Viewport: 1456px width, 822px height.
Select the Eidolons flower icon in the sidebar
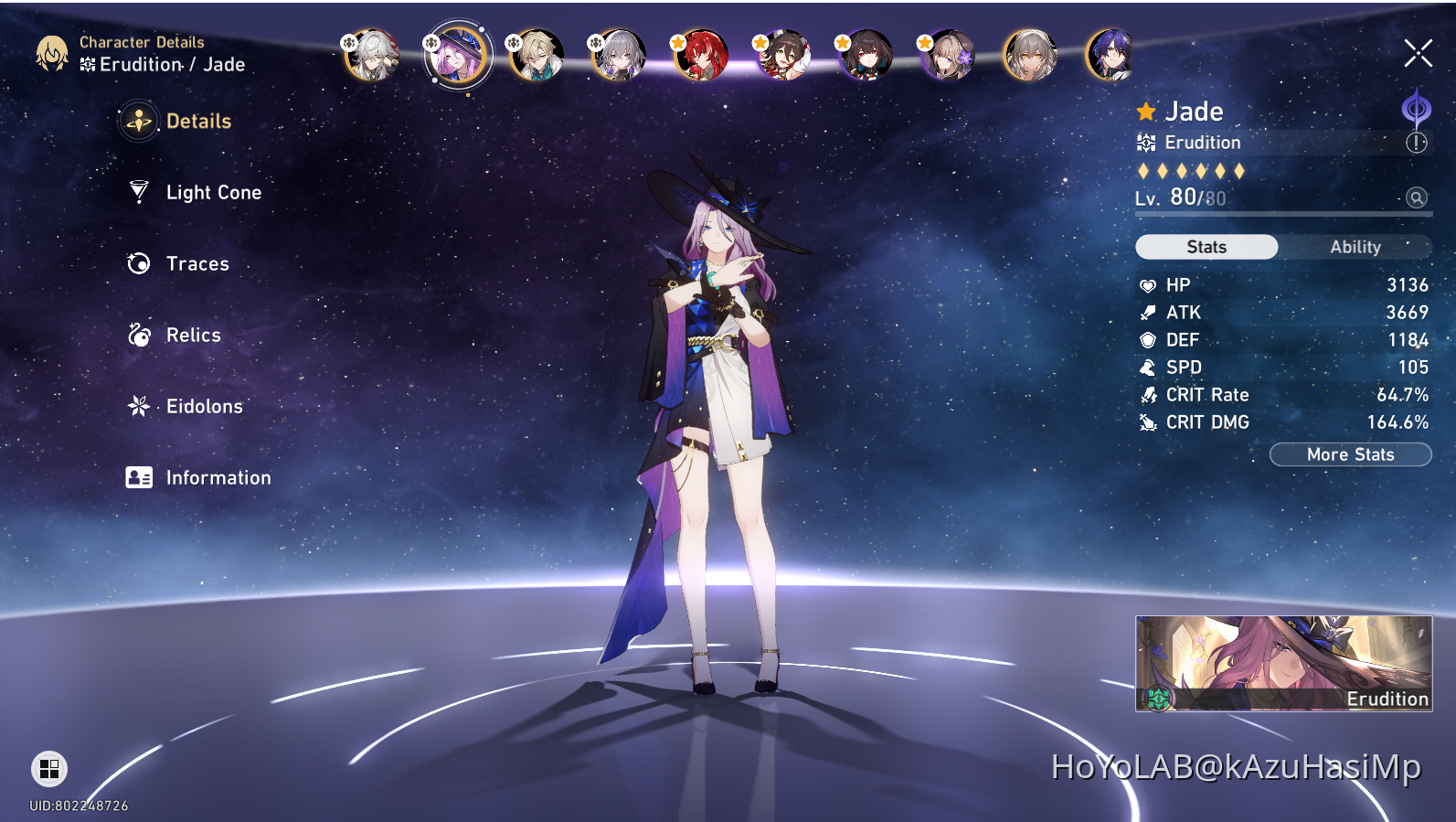pyautogui.click(x=137, y=406)
